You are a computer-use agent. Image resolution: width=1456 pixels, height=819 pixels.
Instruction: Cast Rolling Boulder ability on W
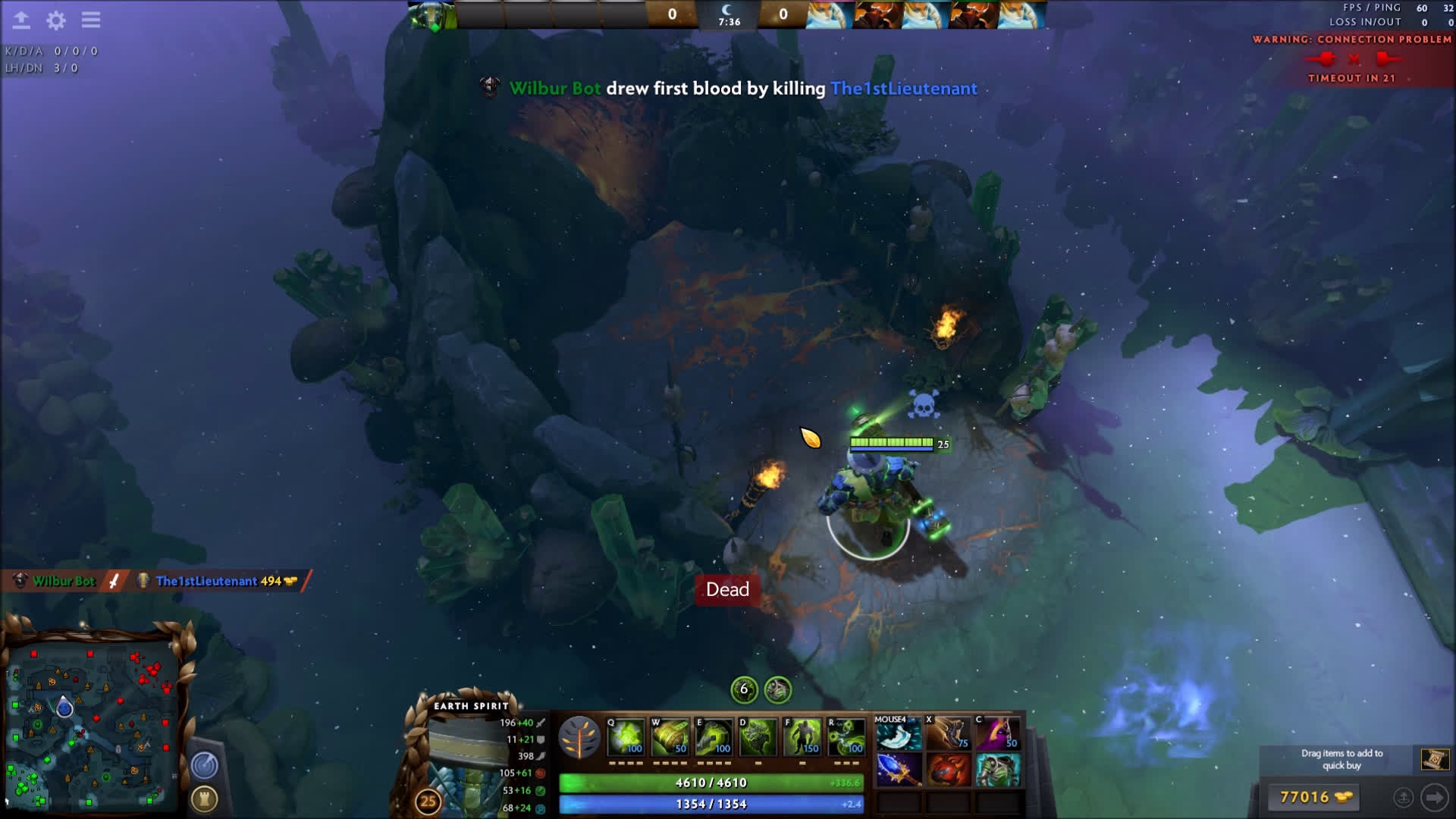point(670,737)
